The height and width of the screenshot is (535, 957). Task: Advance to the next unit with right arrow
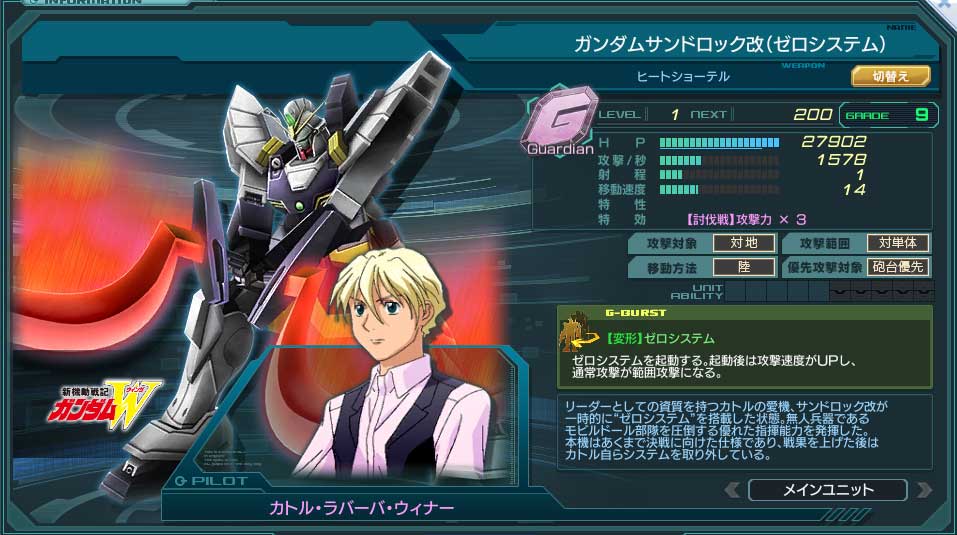pos(923,490)
